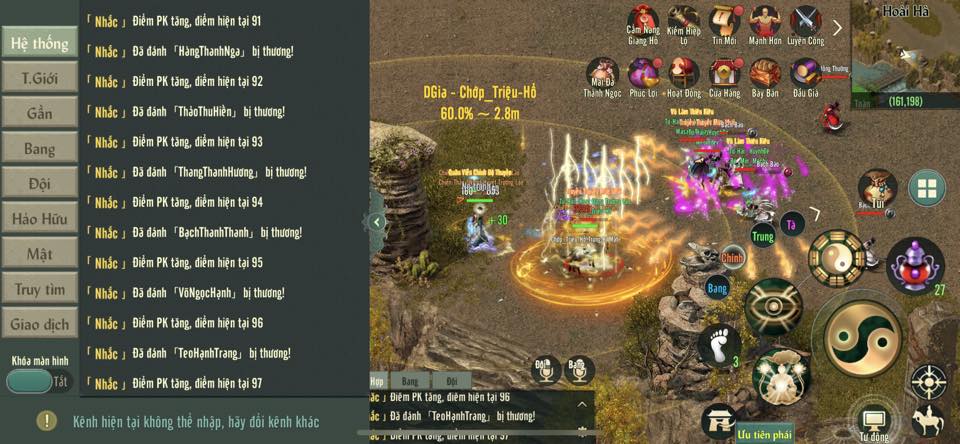960x444 pixels.
Task: Open the Hảo Hữu friends channel
Action: point(39,218)
